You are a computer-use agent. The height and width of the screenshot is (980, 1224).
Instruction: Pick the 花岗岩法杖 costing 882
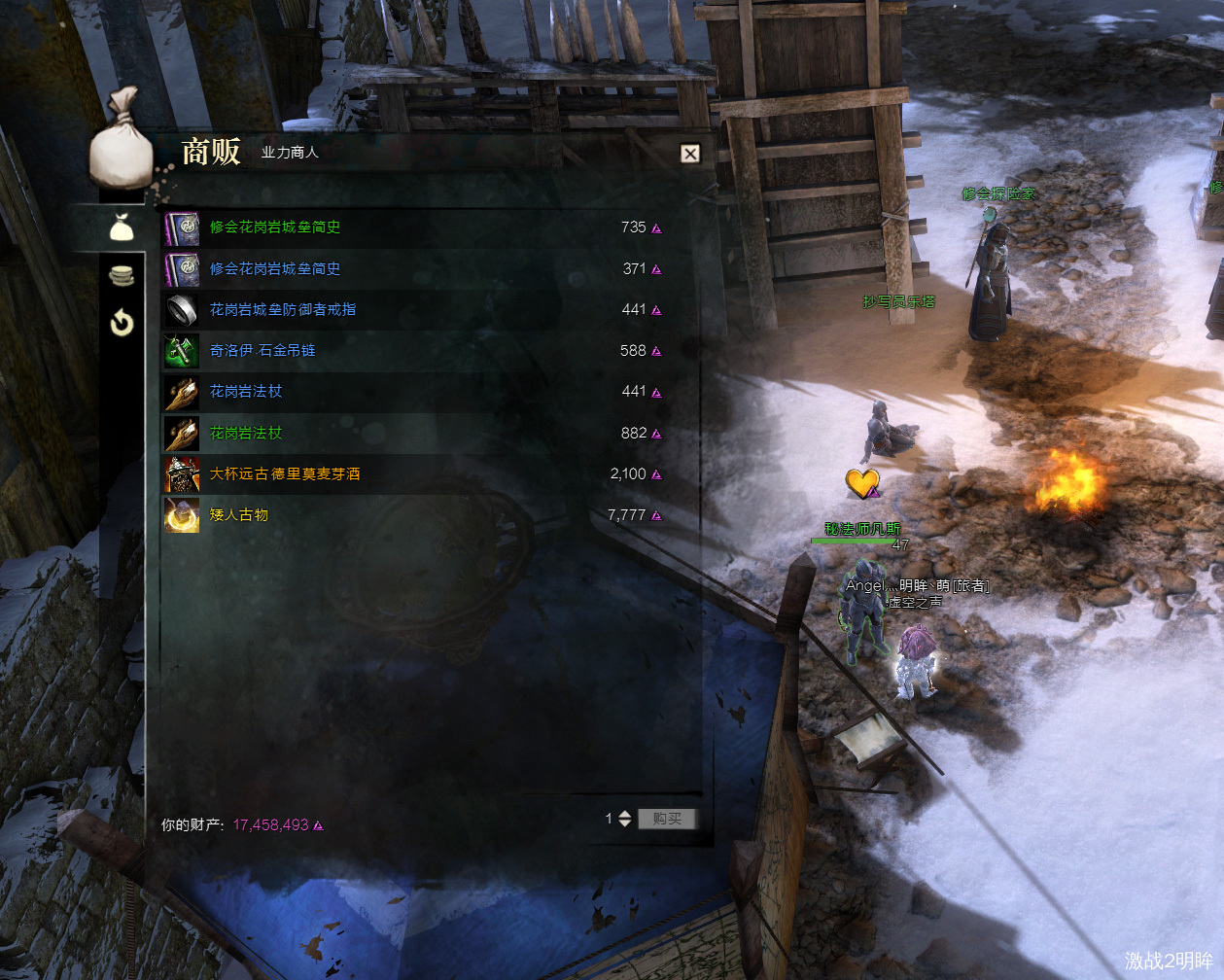click(x=246, y=433)
